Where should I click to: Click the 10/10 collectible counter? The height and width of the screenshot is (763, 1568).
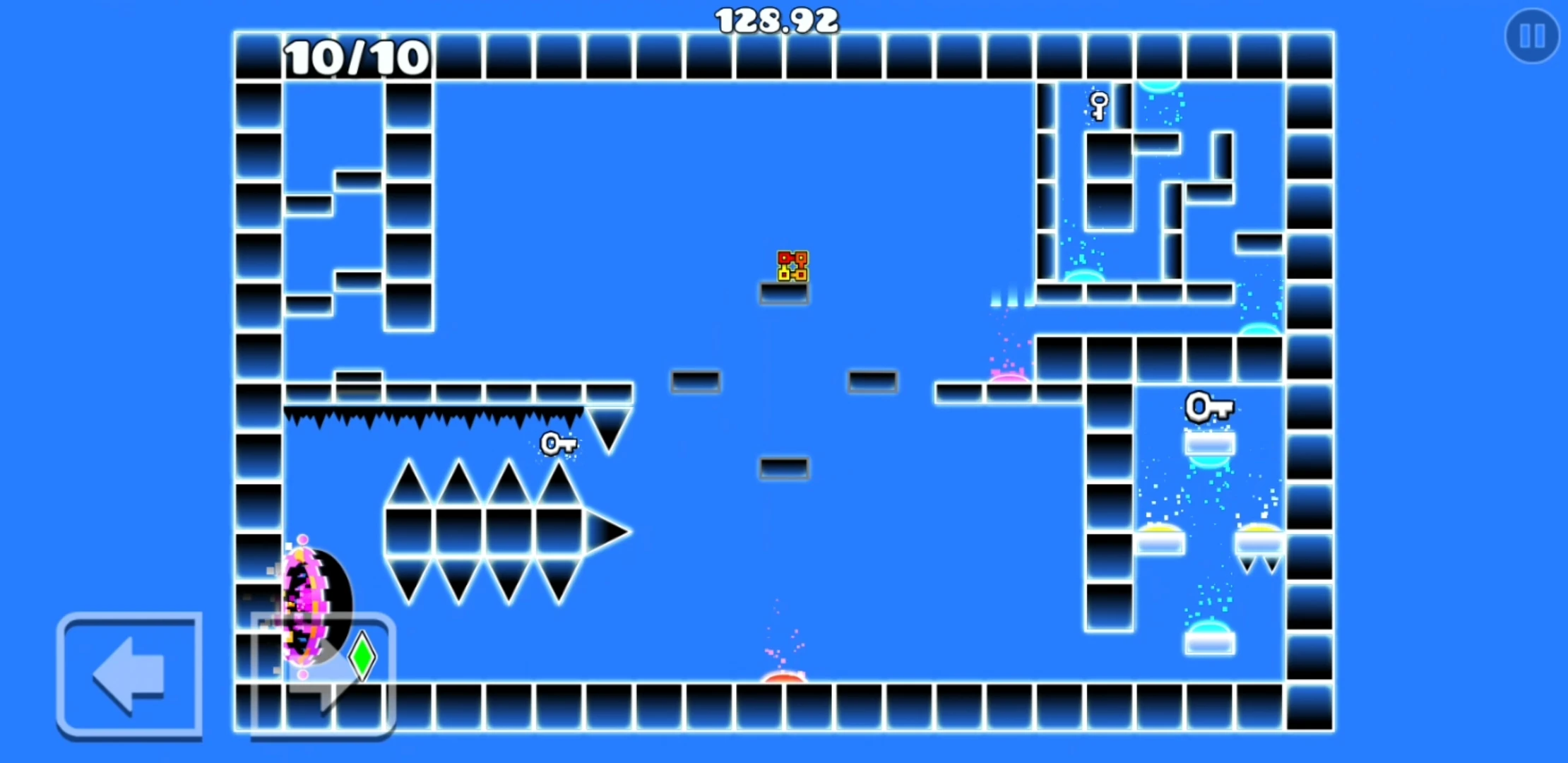355,58
